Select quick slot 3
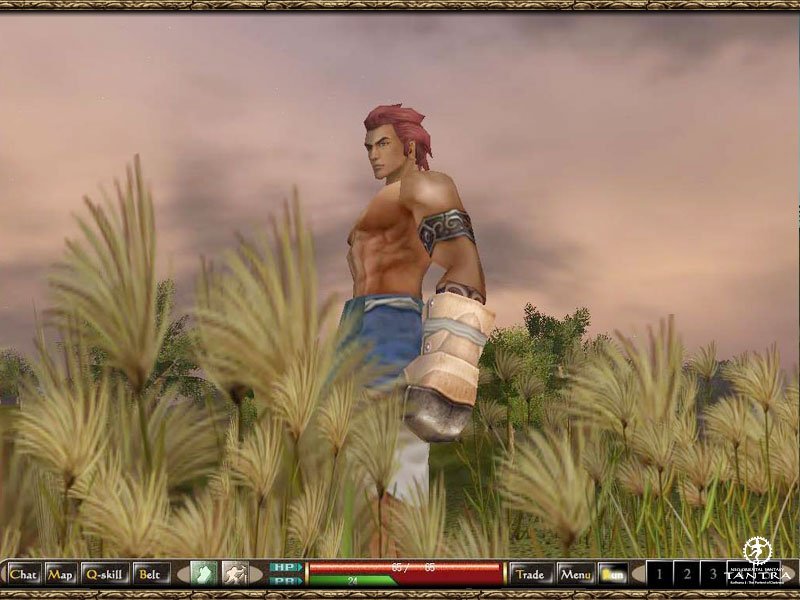Viewport: 800px width, 600px height. 712,574
